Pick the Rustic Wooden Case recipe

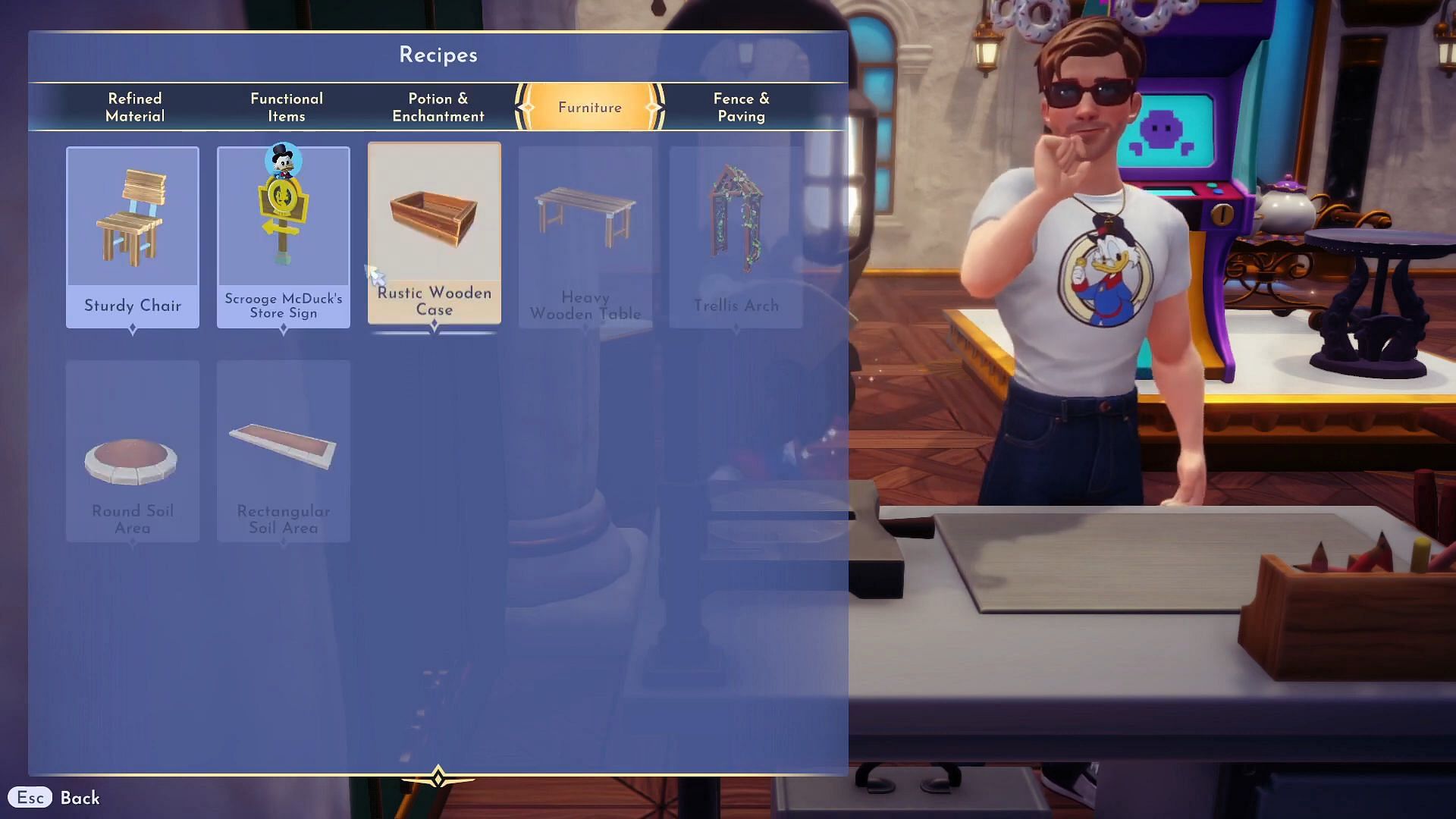coord(435,234)
